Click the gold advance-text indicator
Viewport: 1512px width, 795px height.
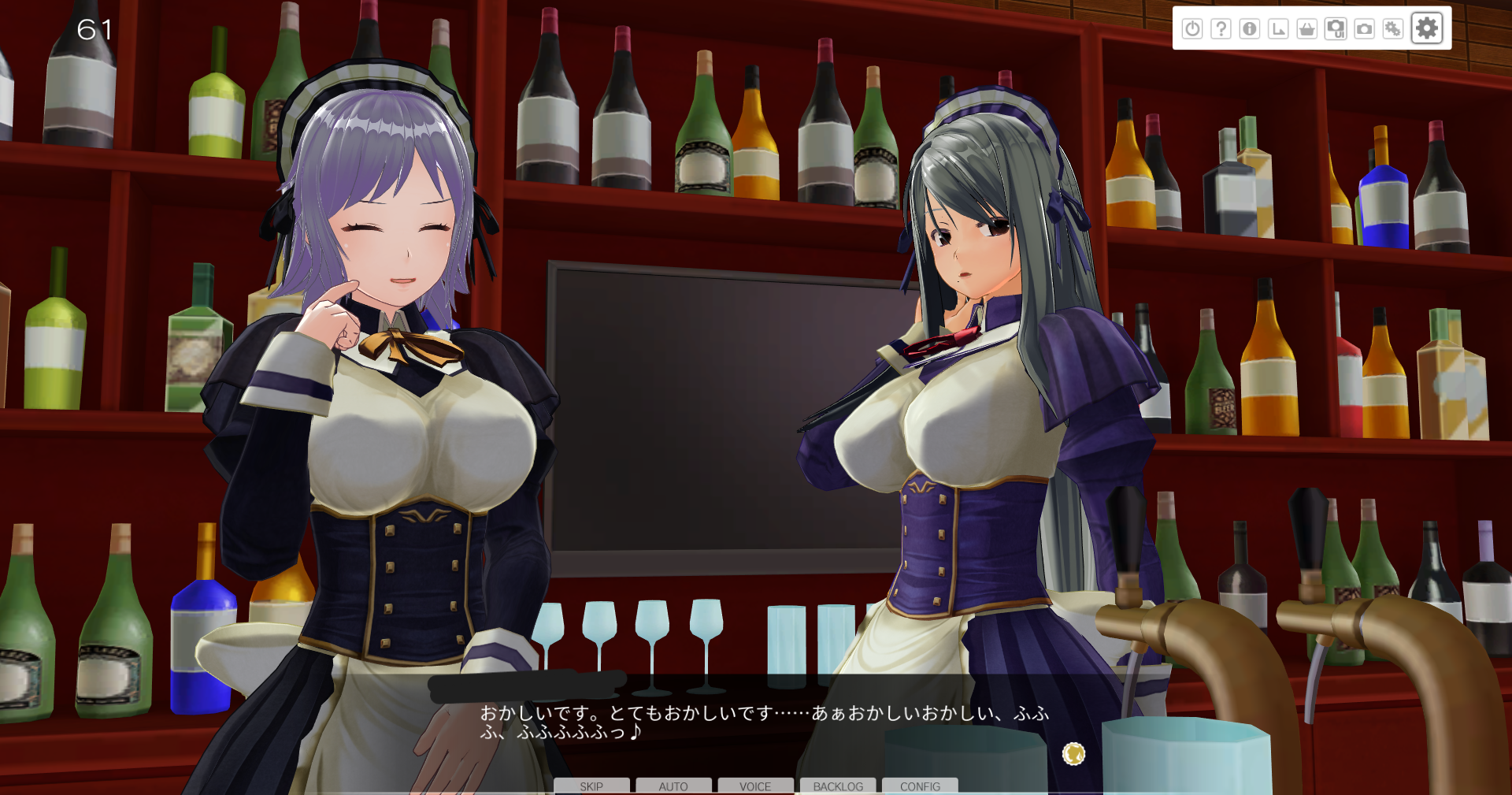[1073, 754]
